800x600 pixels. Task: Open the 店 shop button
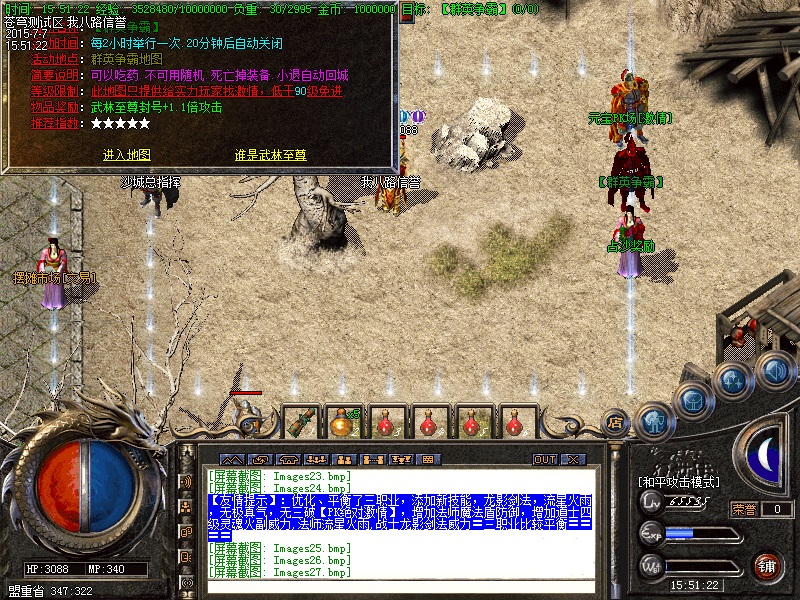coord(616,422)
